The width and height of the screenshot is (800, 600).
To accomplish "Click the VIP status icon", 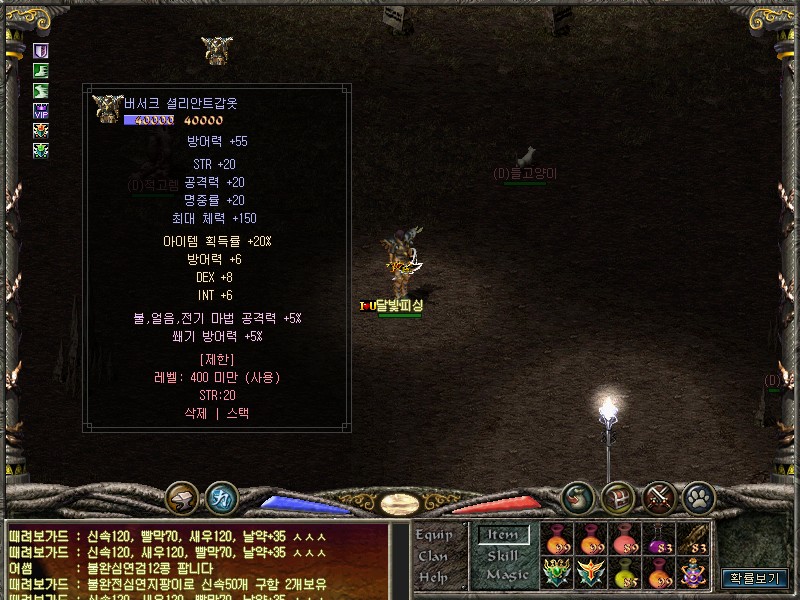I will [x=41, y=111].
